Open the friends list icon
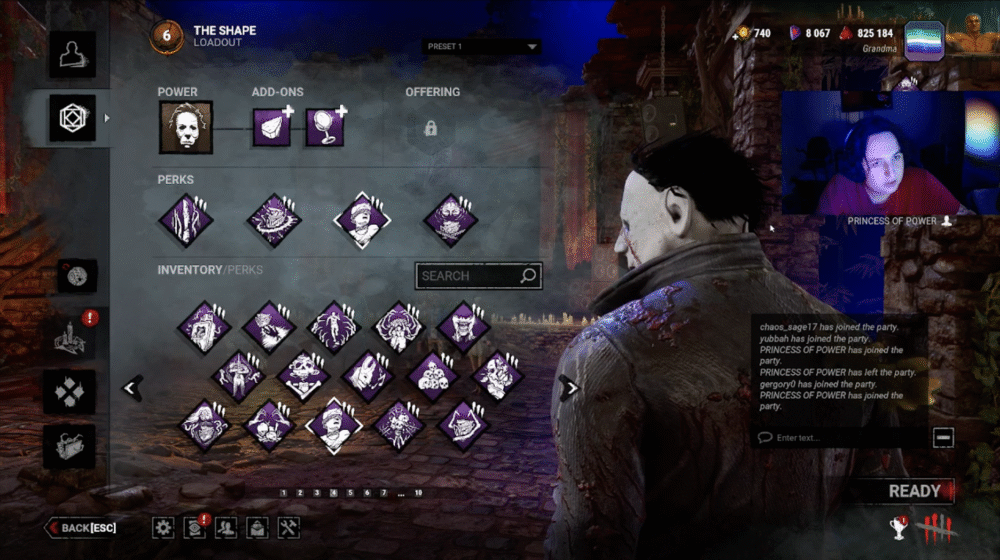Screen dimensions: 1000x560 [x=226, y=527]
